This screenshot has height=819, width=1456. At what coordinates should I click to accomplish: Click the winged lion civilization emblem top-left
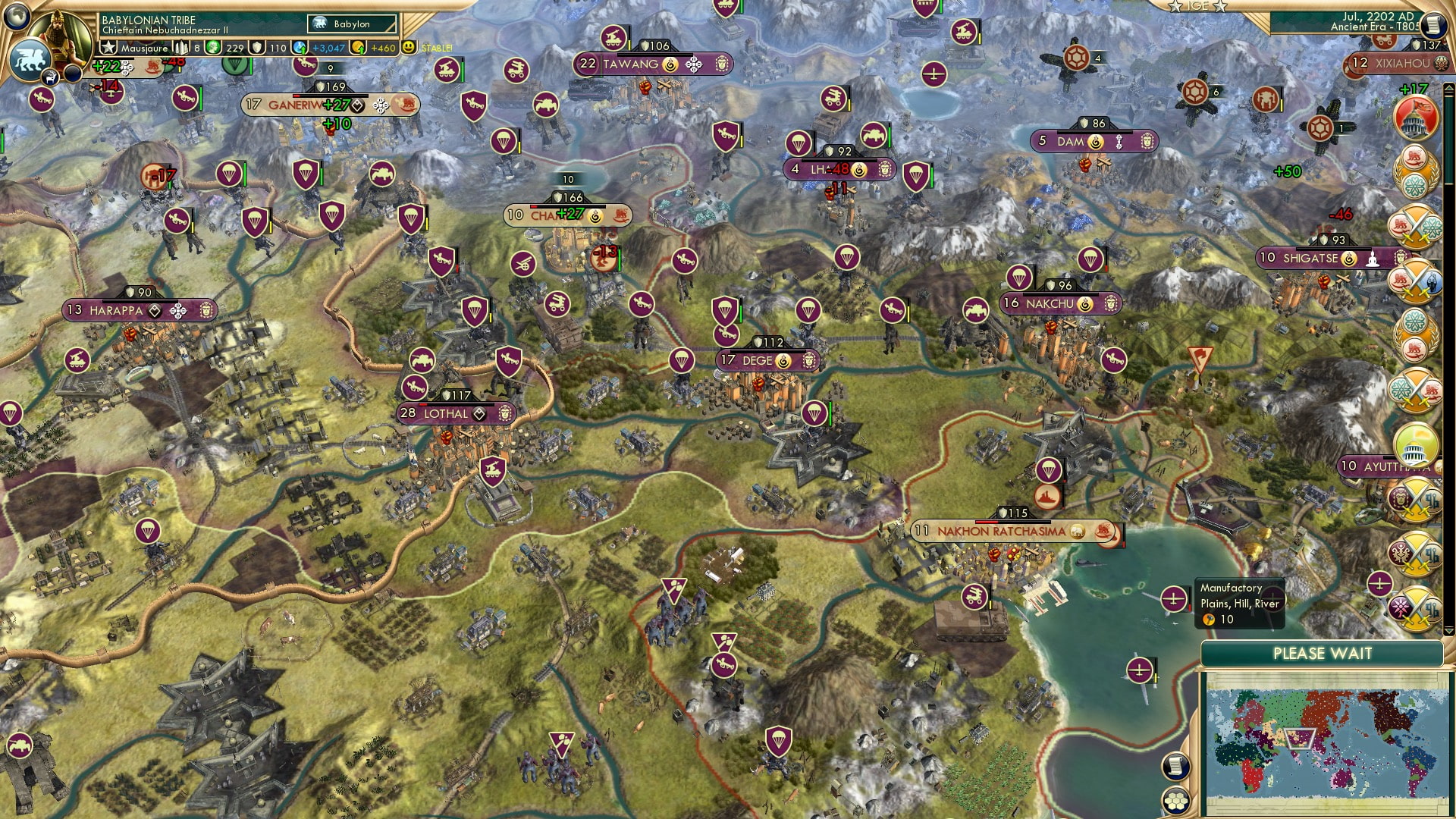click(x=30, y=59)
